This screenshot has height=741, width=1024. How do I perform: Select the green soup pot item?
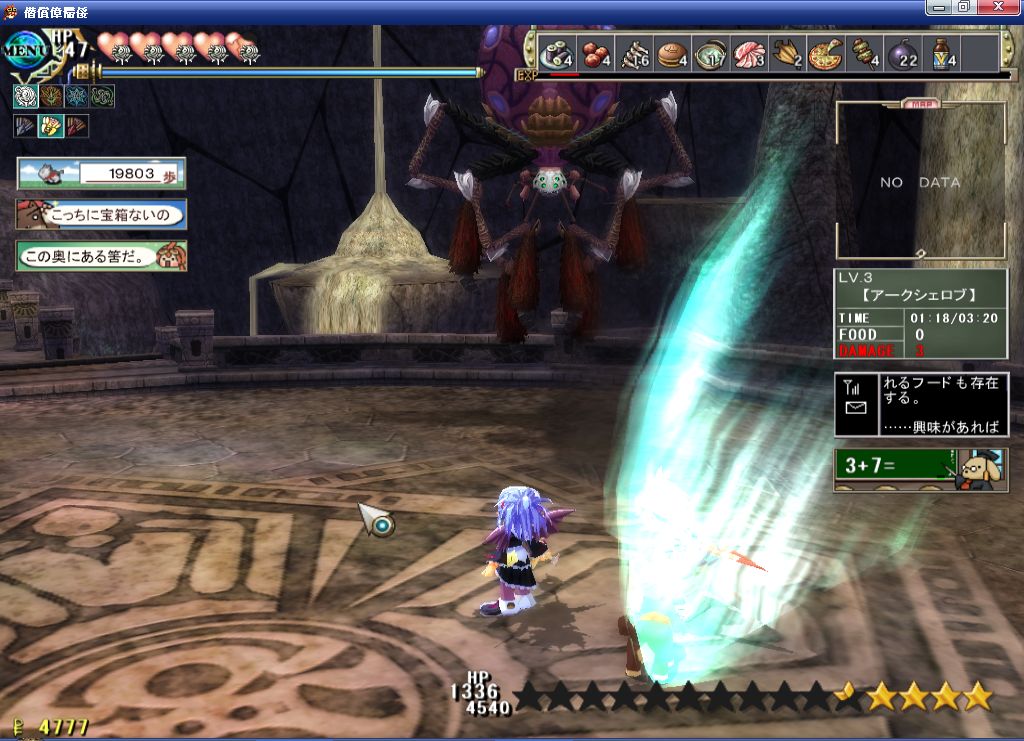(x=711, y=52)
